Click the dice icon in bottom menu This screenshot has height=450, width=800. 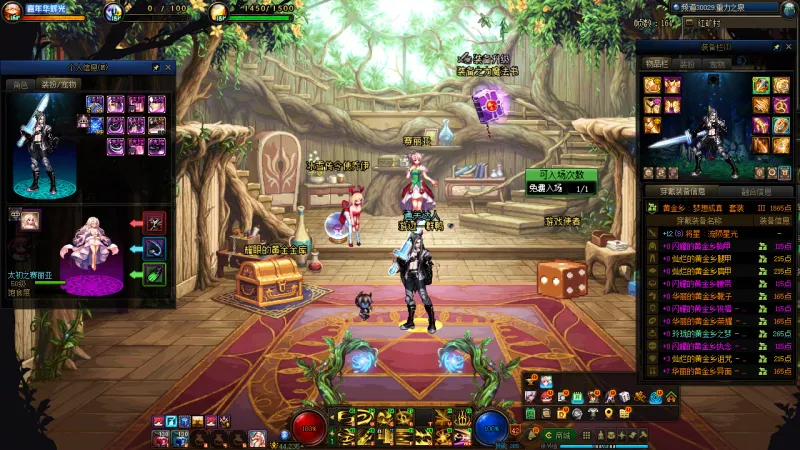(624, 397)
